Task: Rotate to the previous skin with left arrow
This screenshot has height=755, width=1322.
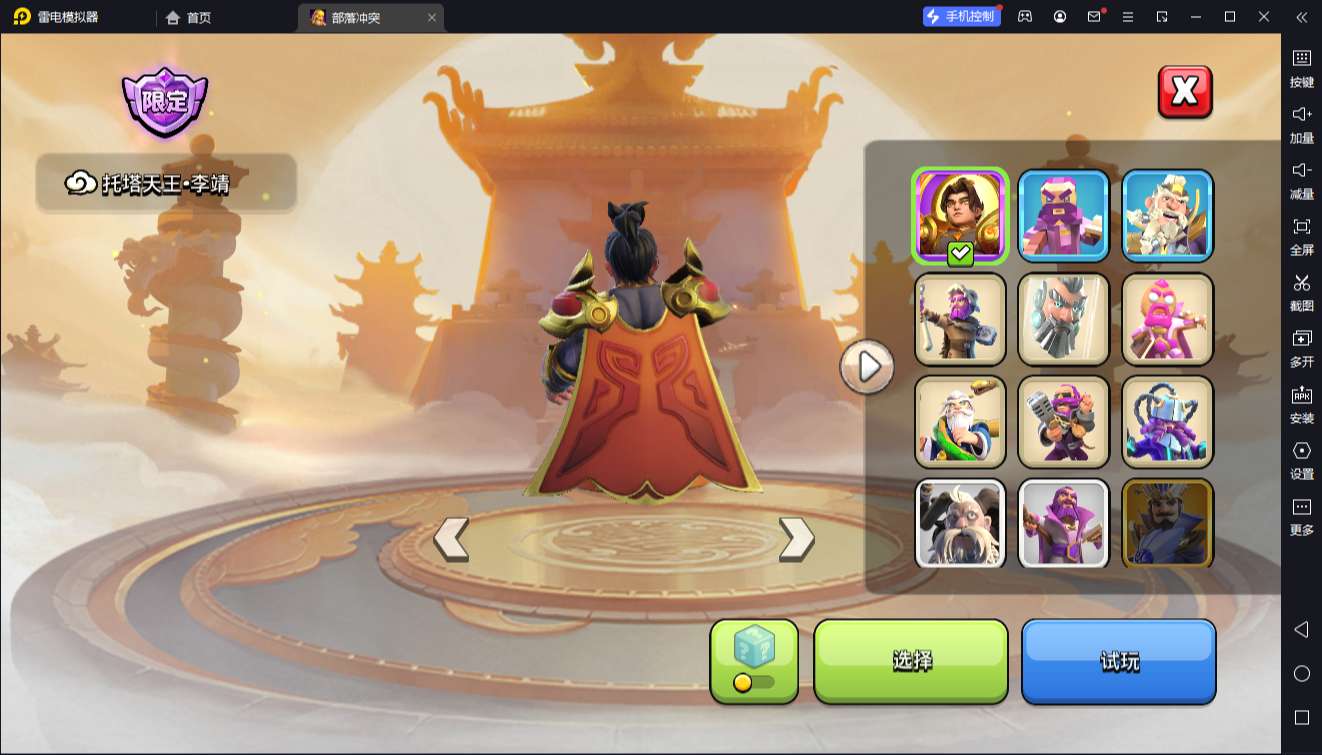Action: coord(451,539)
